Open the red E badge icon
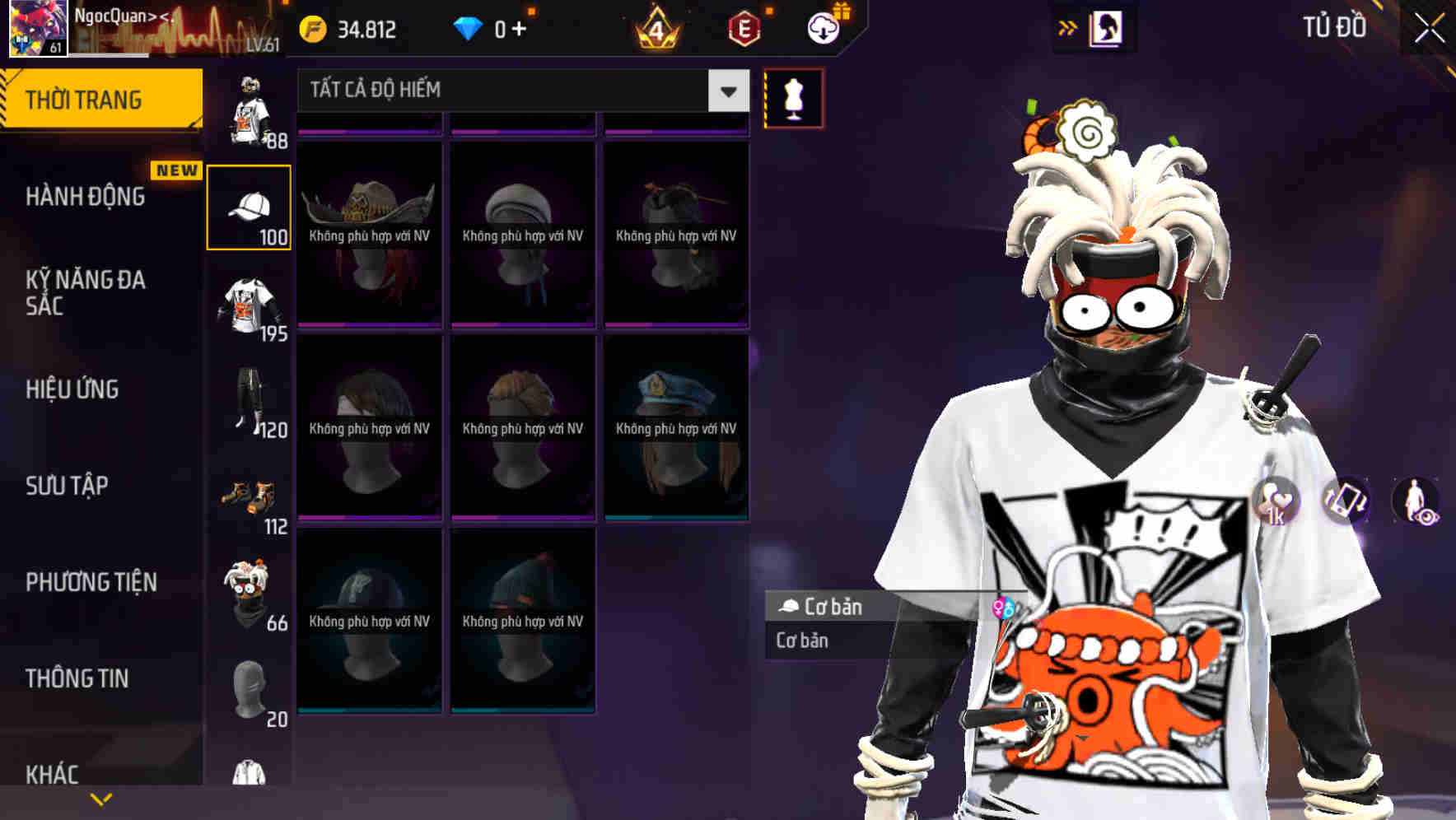Screen dimensions: 1456x820 pos(745,30)
